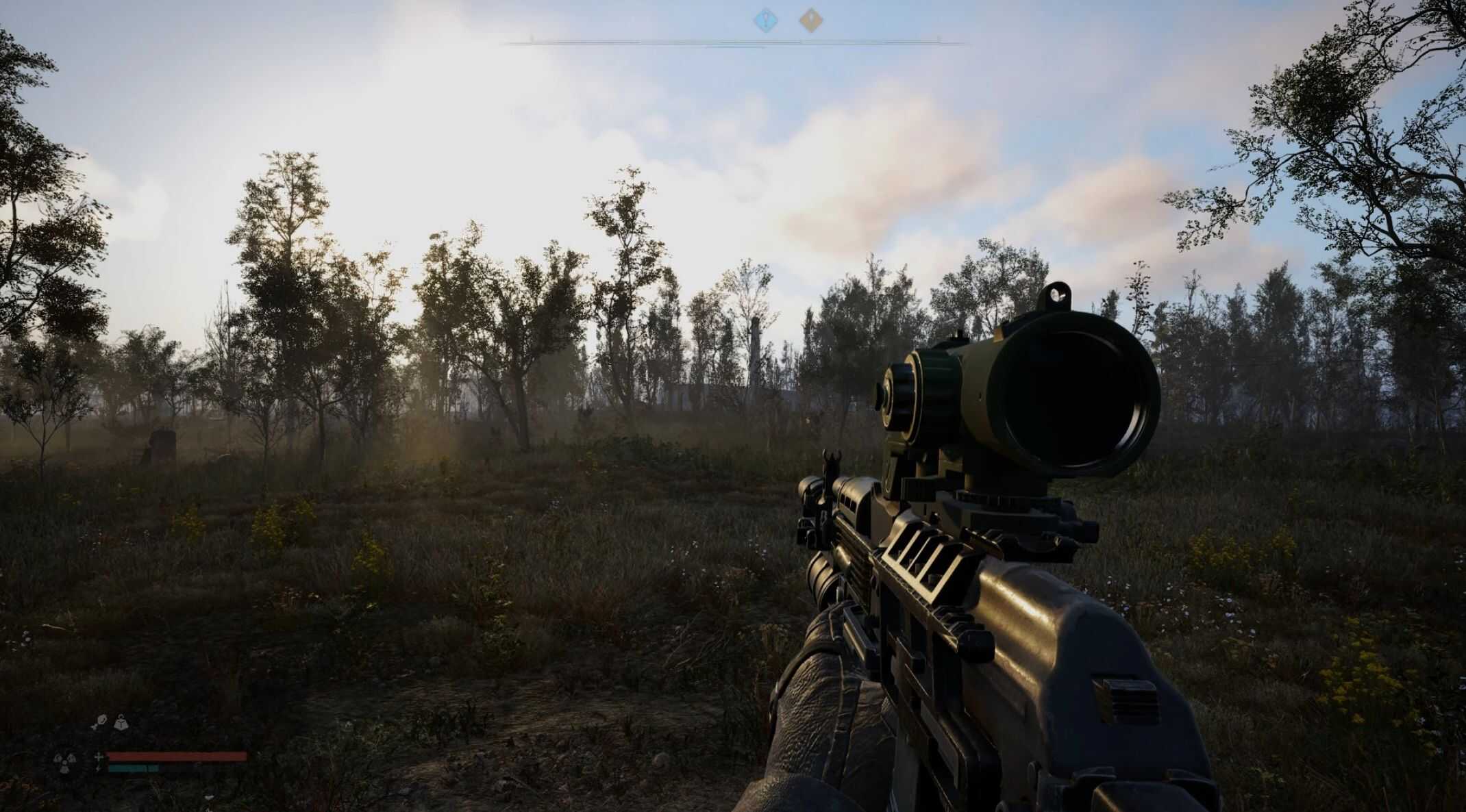Screen dimensions: 1466x812
Task: Click the blue diamond compass marker
Action: tap(766, 20)
